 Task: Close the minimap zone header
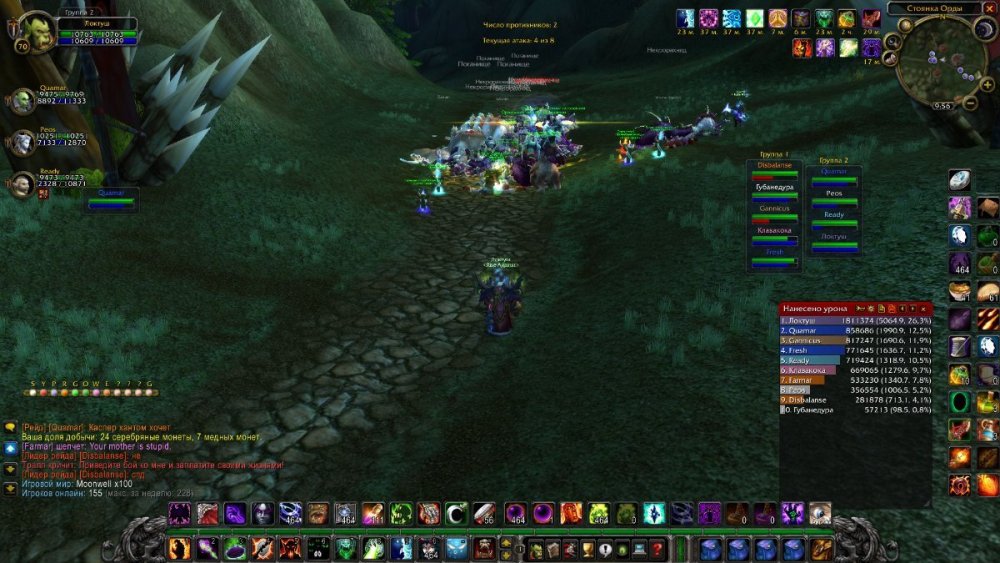click(x=991, y=9)
